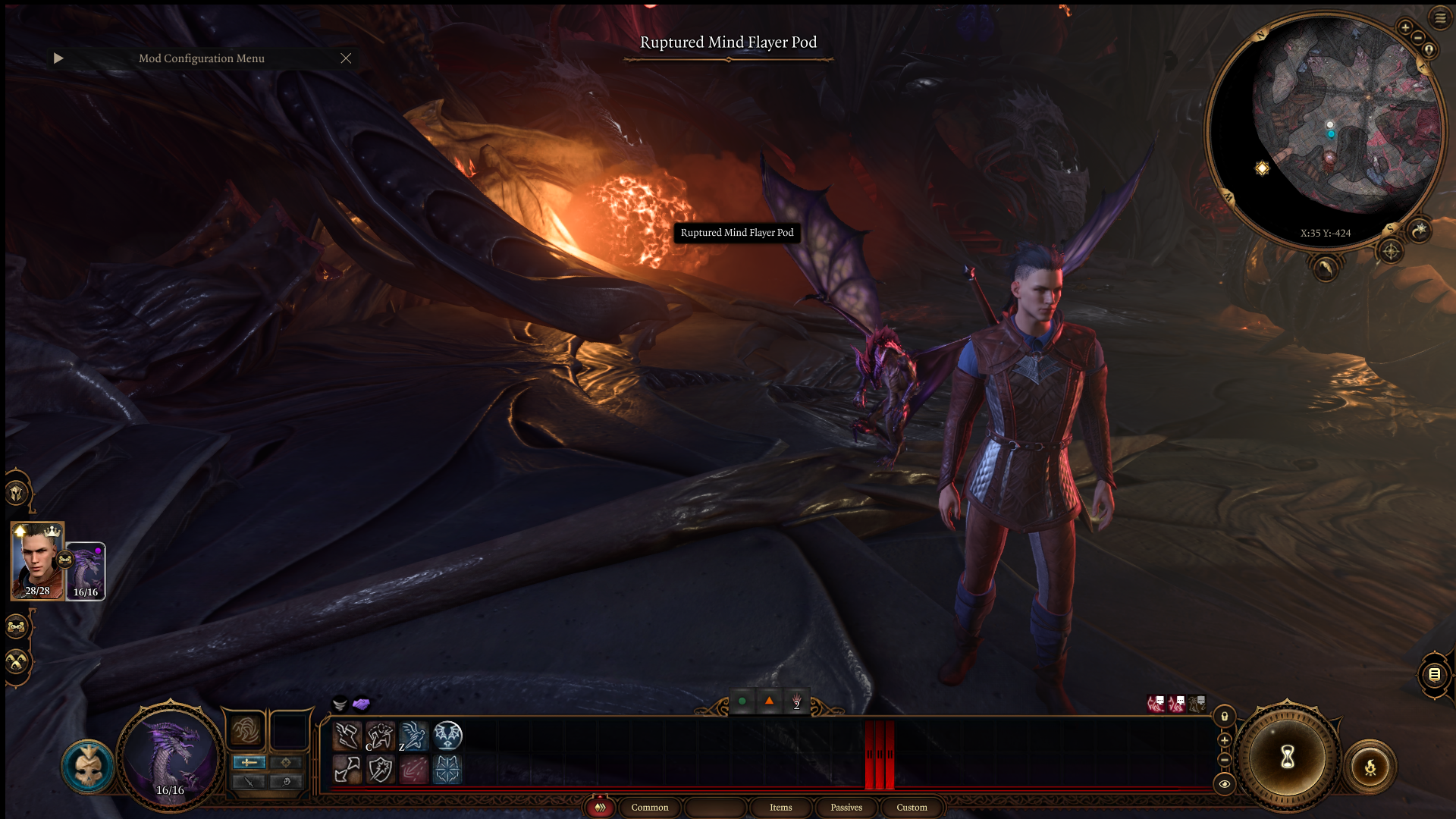Image resolution: width=1456 pixels, height=819 pixels.
Task: Toggle the hotbar lock
Action: [1224, 717]
